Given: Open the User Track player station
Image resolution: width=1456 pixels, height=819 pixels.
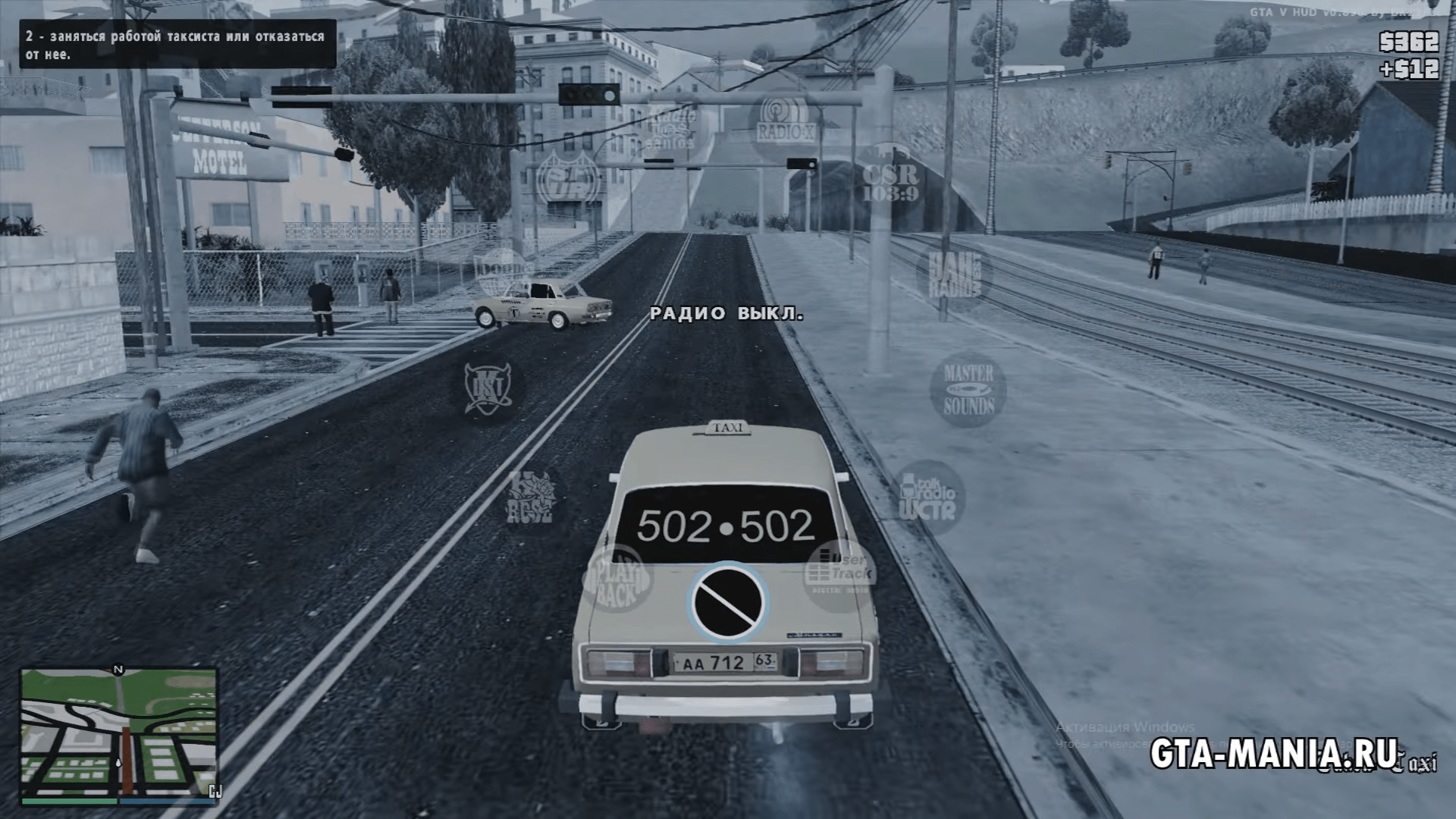Looking at the screenshot, I should point(839,575).
